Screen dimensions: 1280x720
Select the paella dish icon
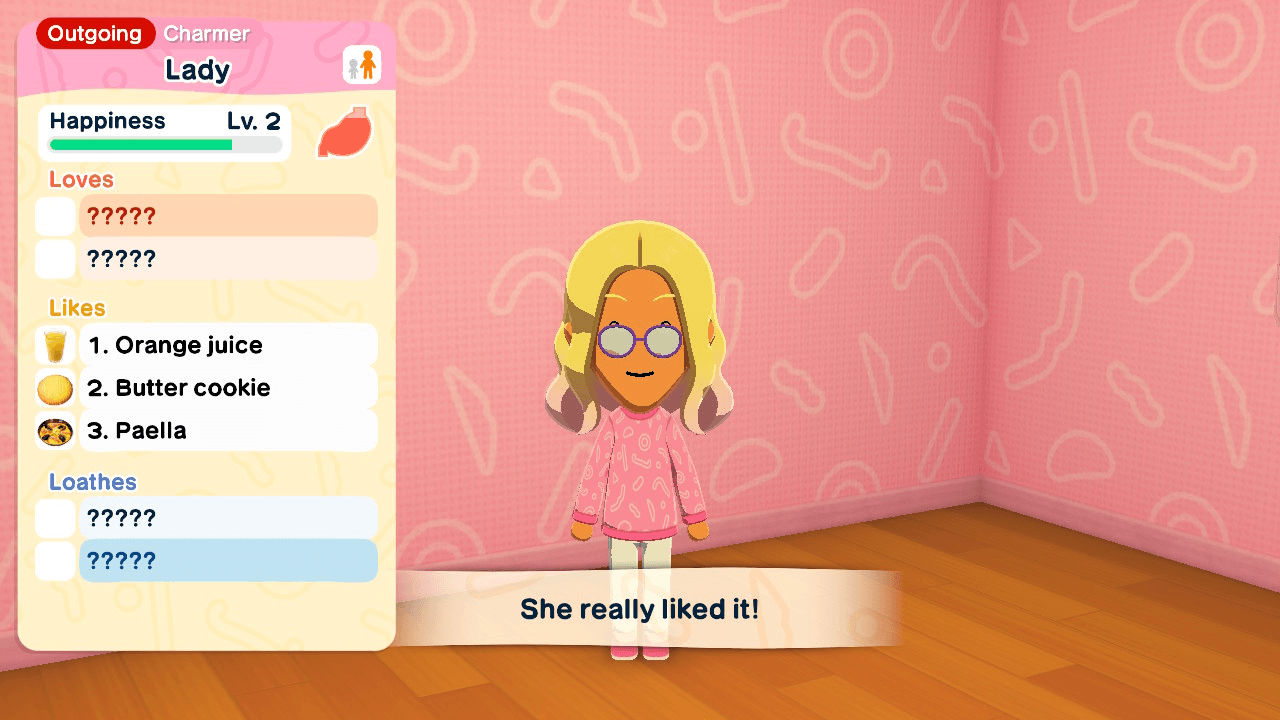point(55,430)
